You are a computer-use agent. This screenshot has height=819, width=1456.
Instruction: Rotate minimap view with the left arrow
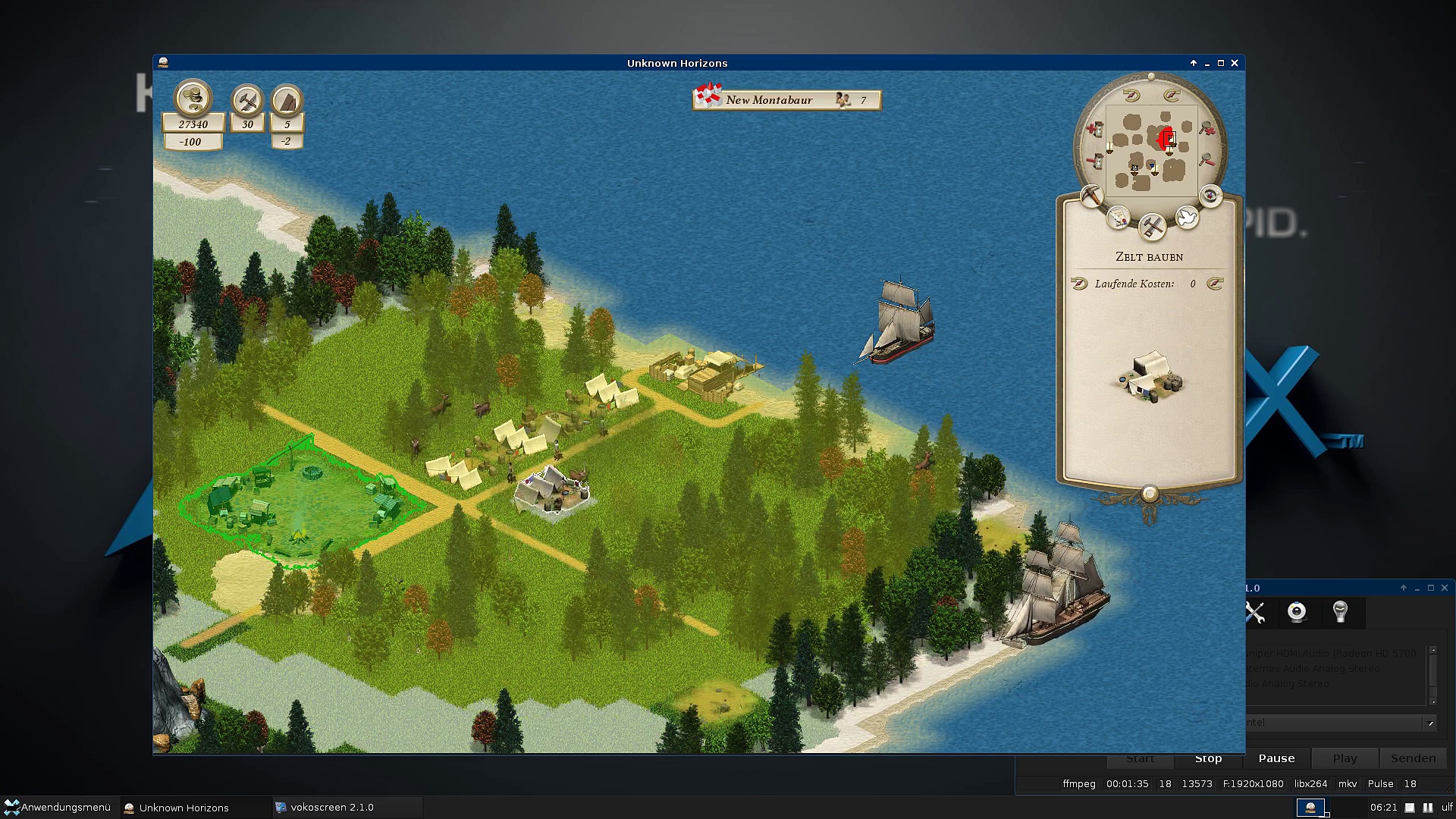tap(1131, 96)
